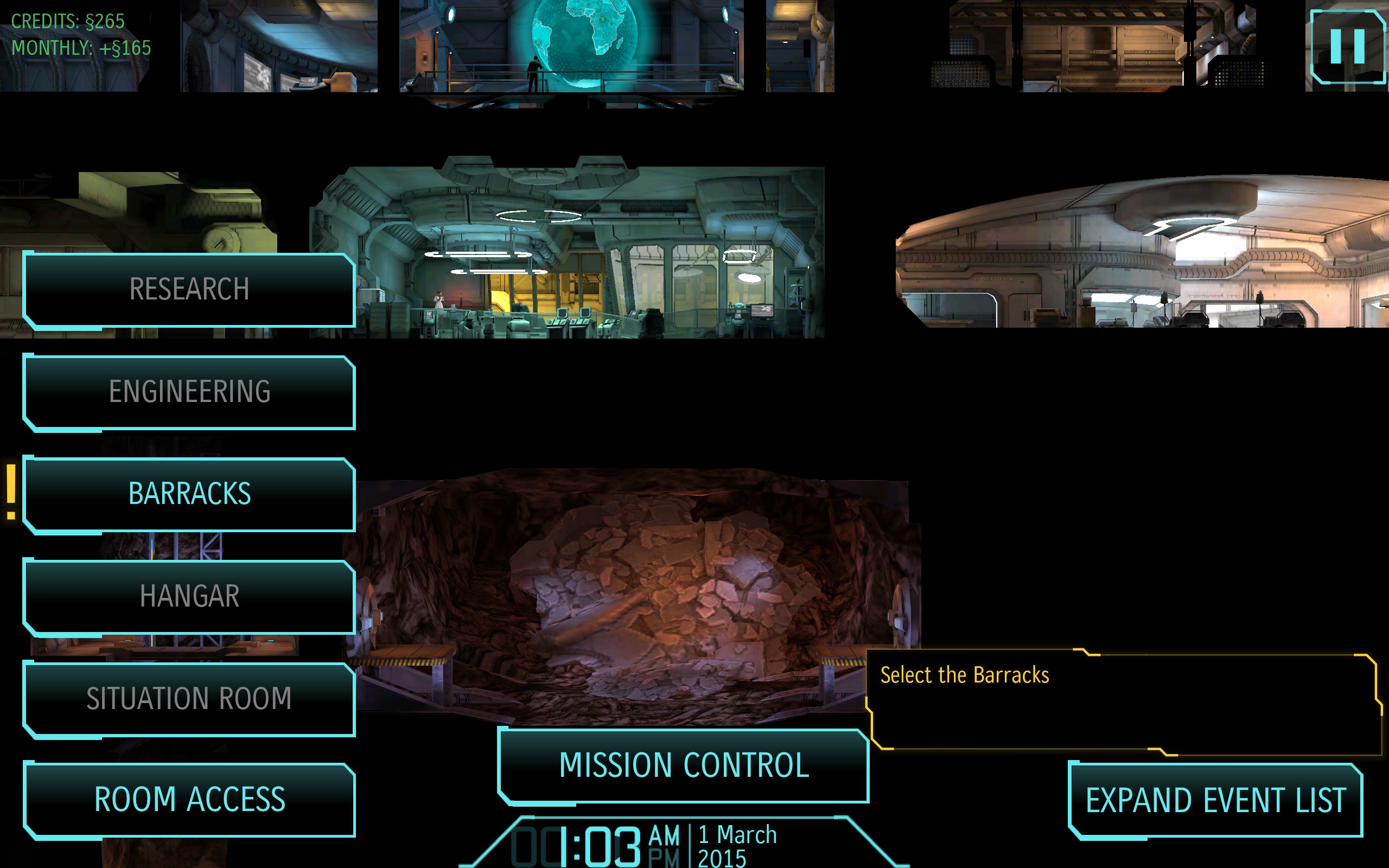Open the Research menu
1389x868 pixels.
189,289
